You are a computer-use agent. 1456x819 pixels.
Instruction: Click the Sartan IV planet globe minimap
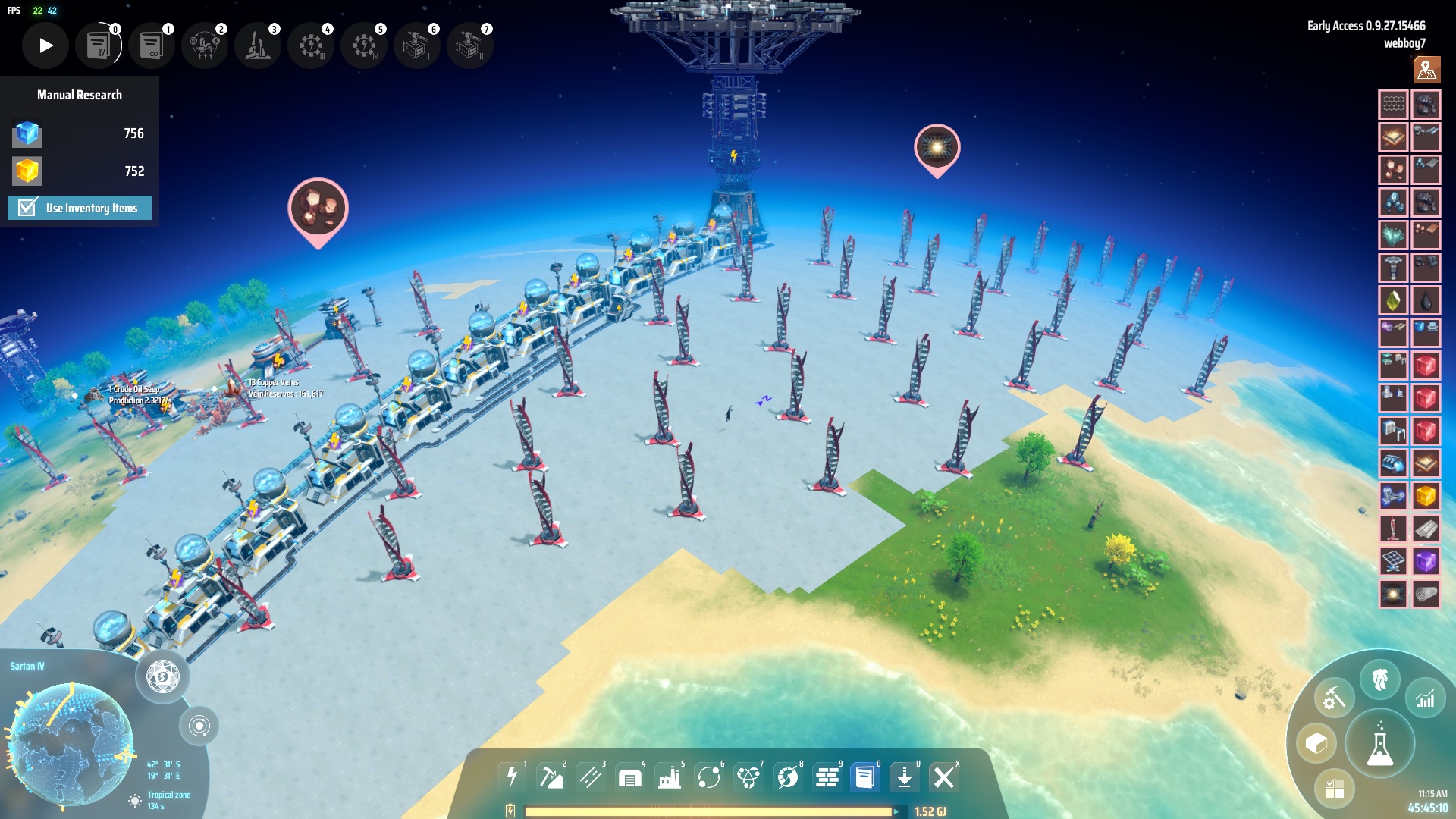pyautogui.click(x=72, y=743)
